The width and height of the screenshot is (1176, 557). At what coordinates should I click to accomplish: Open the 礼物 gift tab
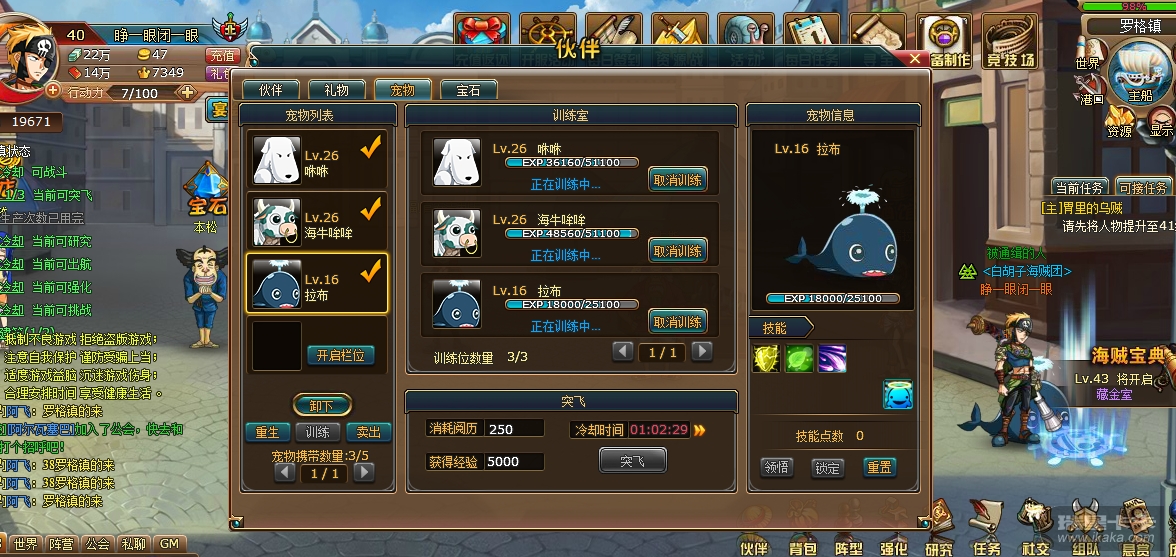(330, 90)
